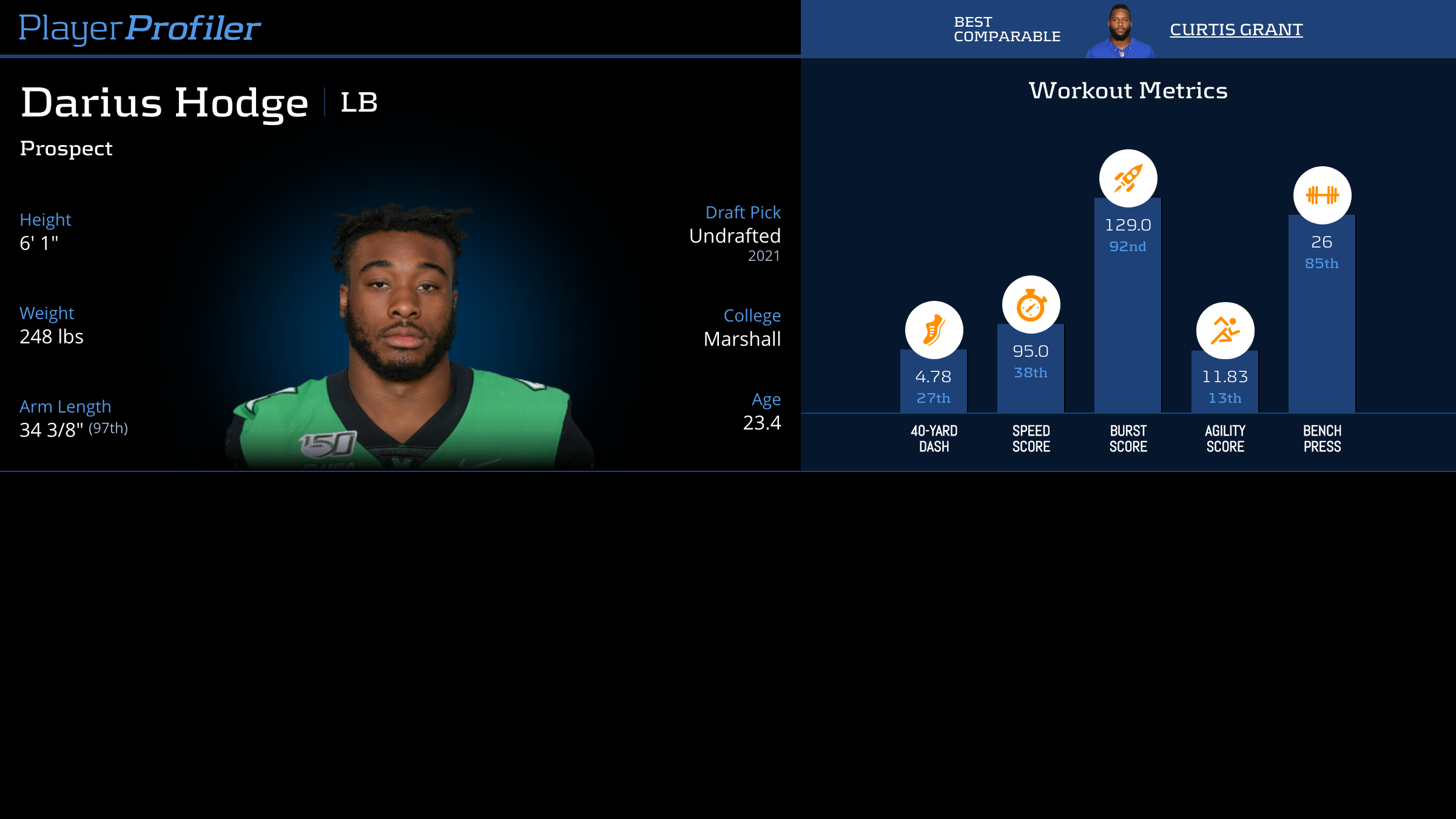
Task: Choose the Burst Score rocket icon
Action: pos(1128,178)
